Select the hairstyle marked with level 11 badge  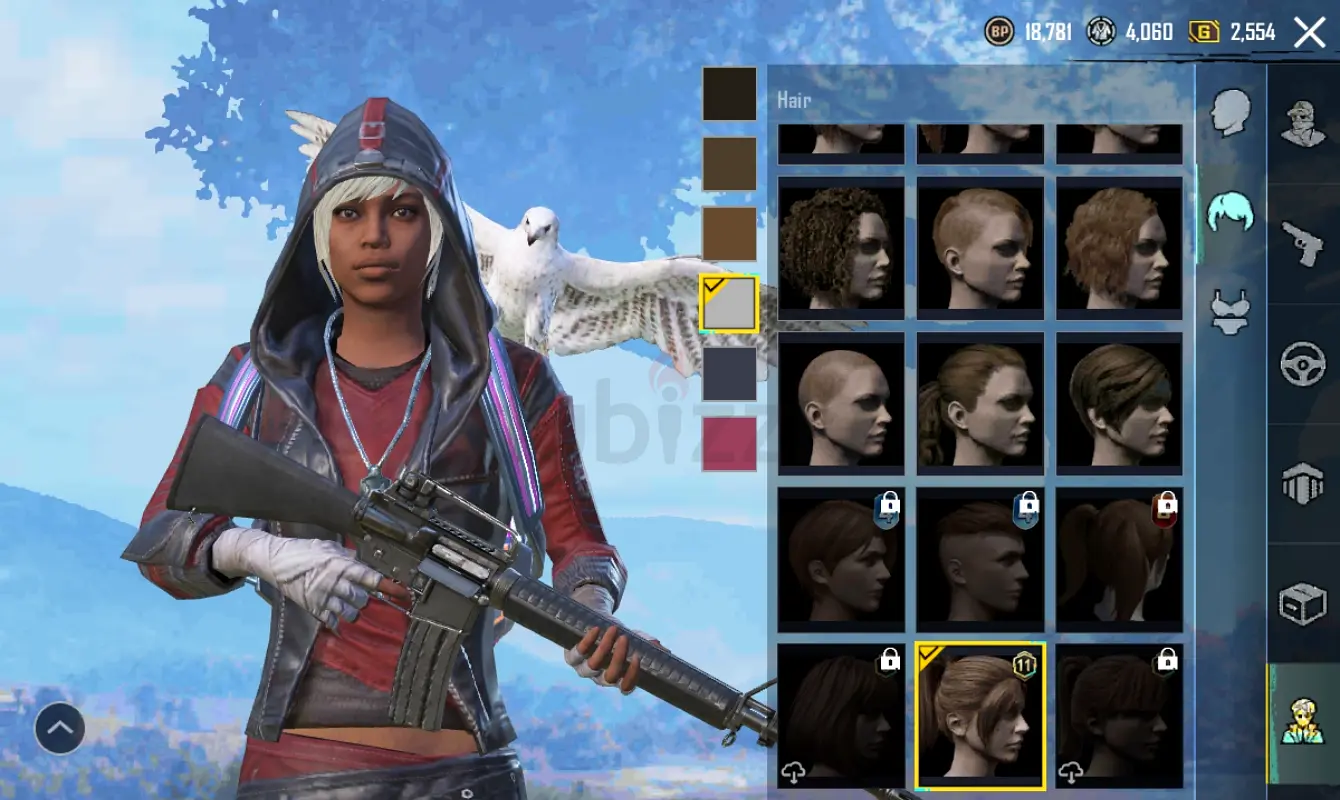(x=980, y=716)
